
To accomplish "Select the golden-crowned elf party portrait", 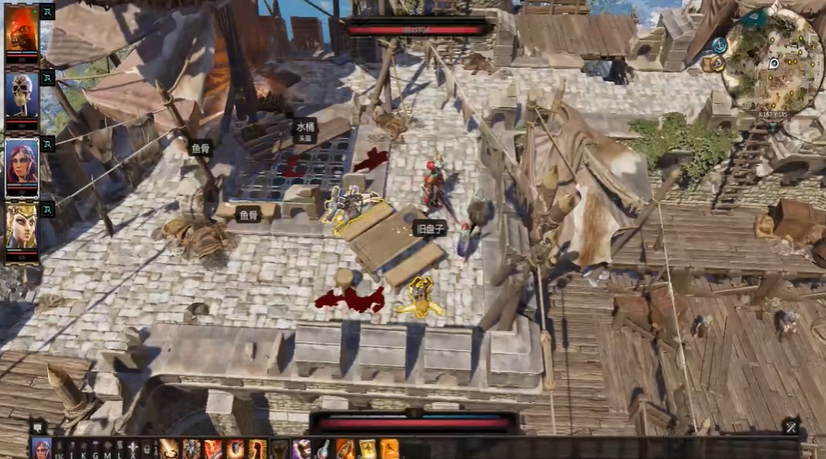I will [21, 226].
